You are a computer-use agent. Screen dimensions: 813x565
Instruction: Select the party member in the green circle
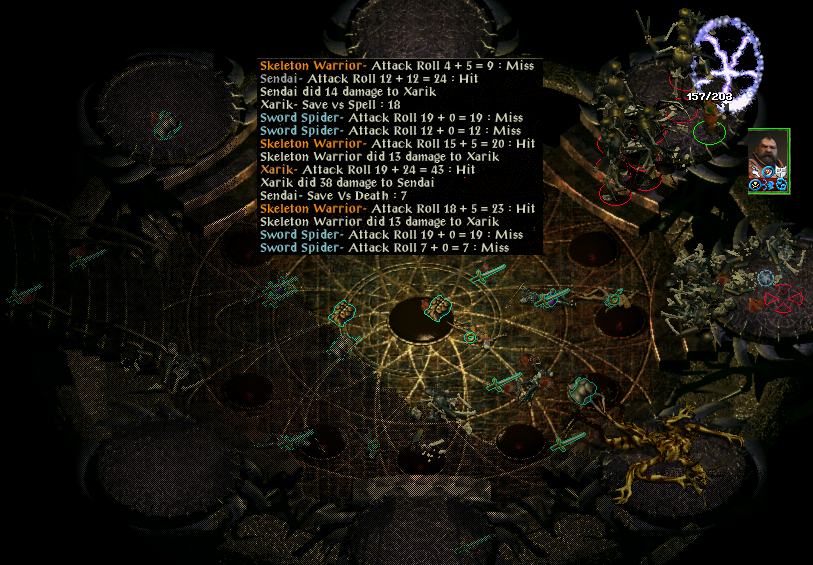(x=709, y=127)
